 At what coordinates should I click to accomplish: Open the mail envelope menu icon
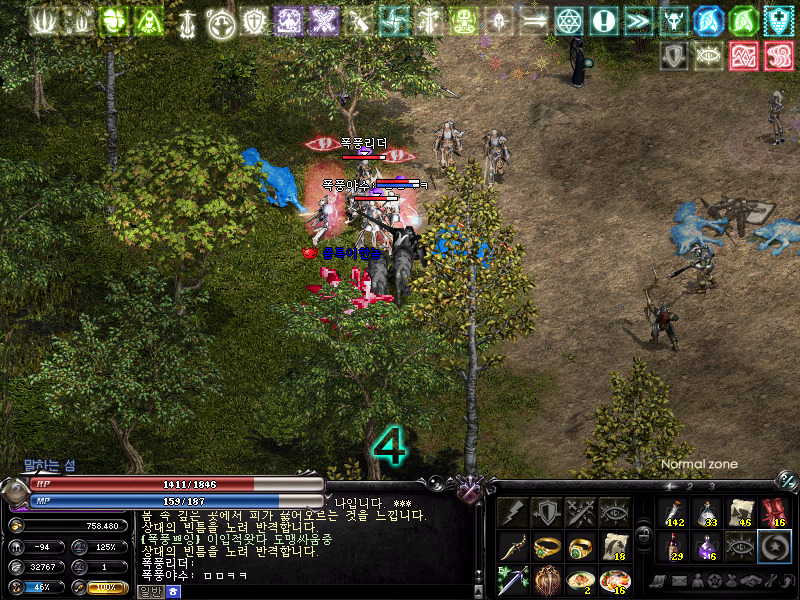click(x=677, y=581)
